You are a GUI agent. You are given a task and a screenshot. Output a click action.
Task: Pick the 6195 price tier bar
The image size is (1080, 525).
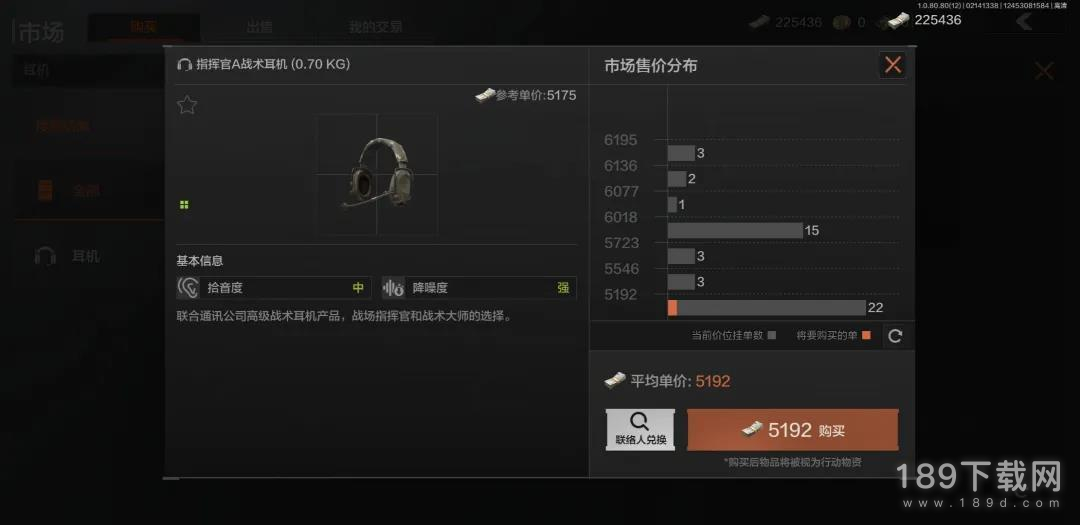(681, 153)
